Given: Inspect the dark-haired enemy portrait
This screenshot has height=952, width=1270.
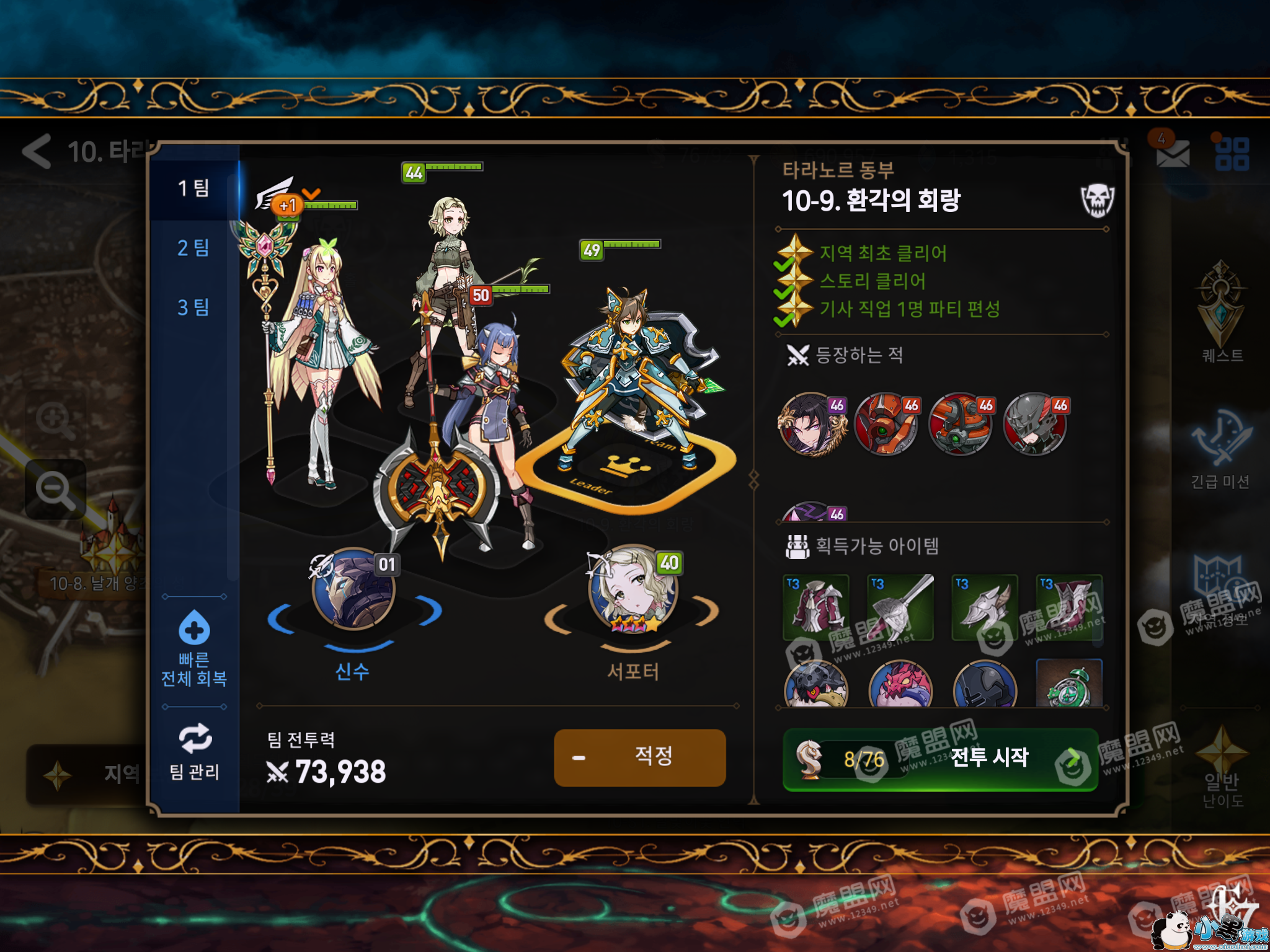Looking at the screenshot, I should click(x=812, y=425).
